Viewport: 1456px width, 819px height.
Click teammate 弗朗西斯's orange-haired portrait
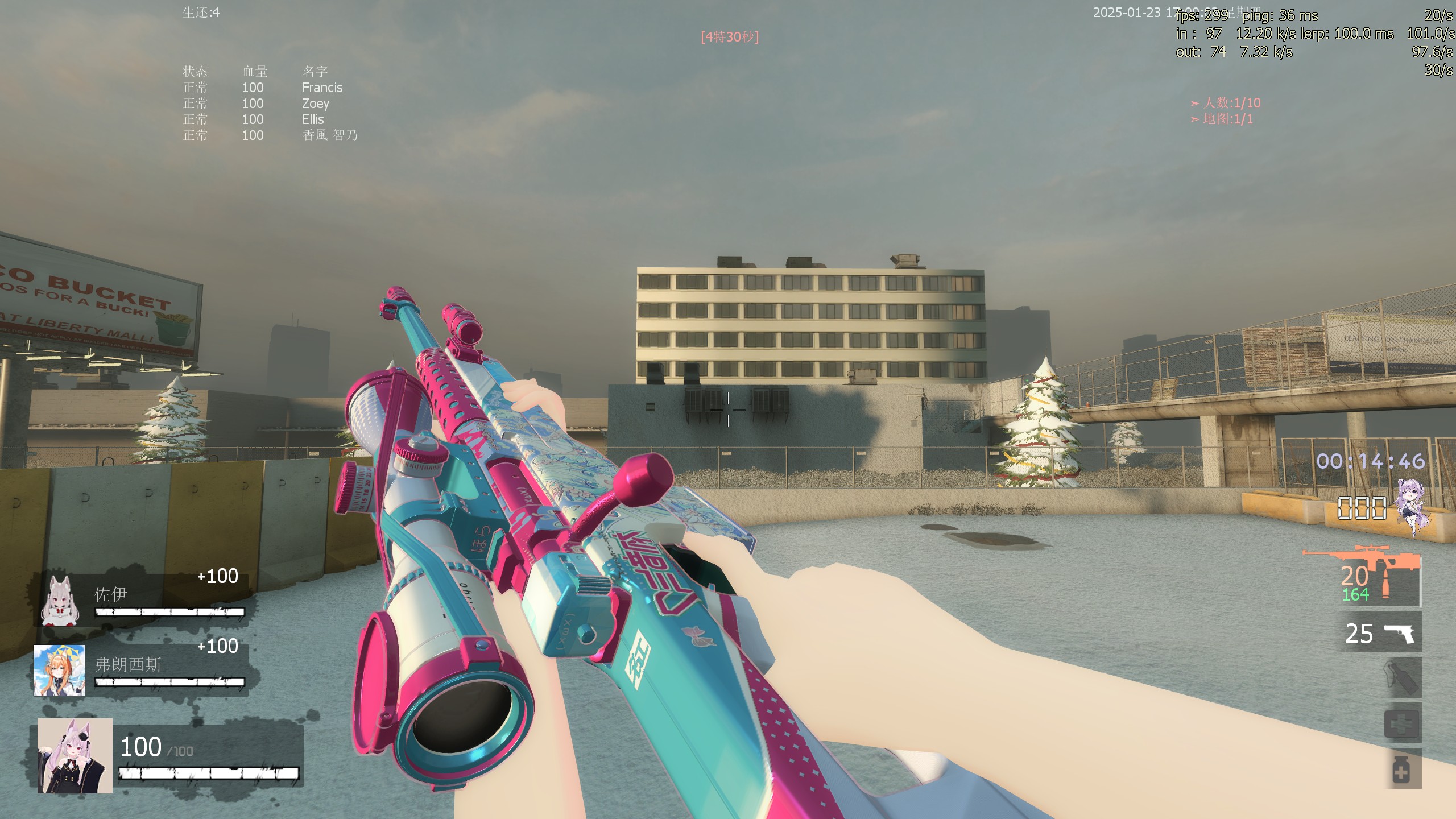coord(60,671)
